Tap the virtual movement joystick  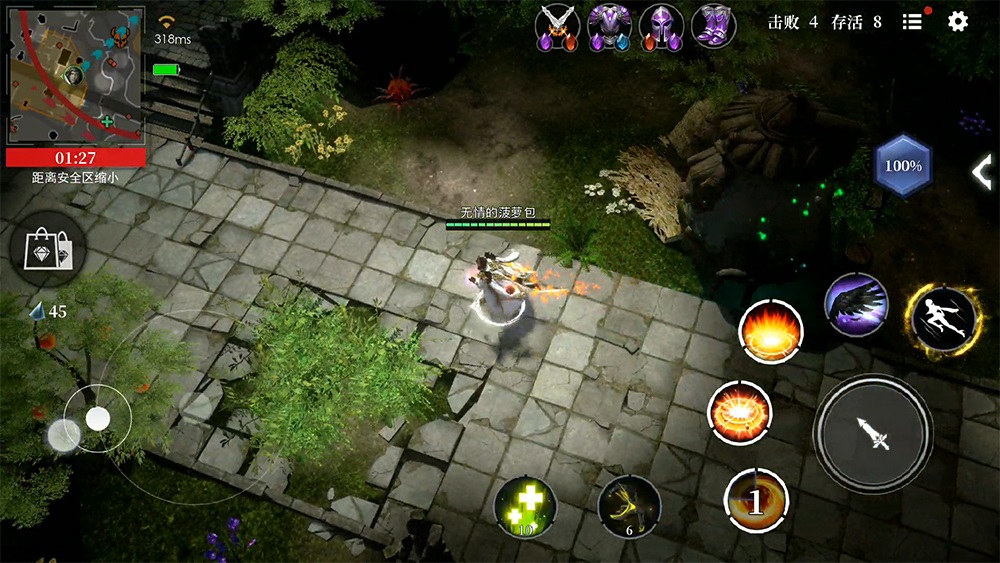97,419
